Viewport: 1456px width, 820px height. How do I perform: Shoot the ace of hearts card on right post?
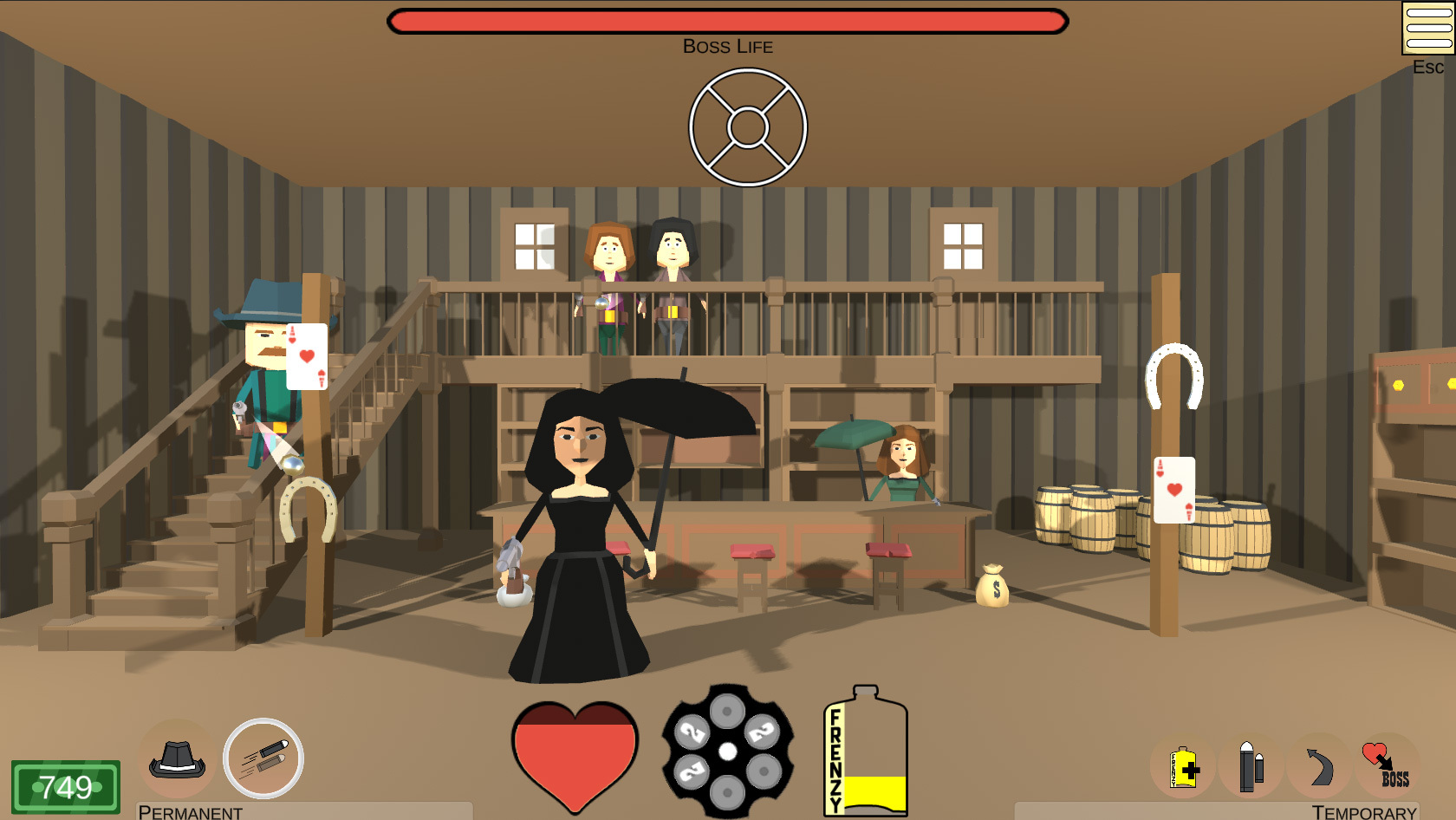click(1174, 491)
